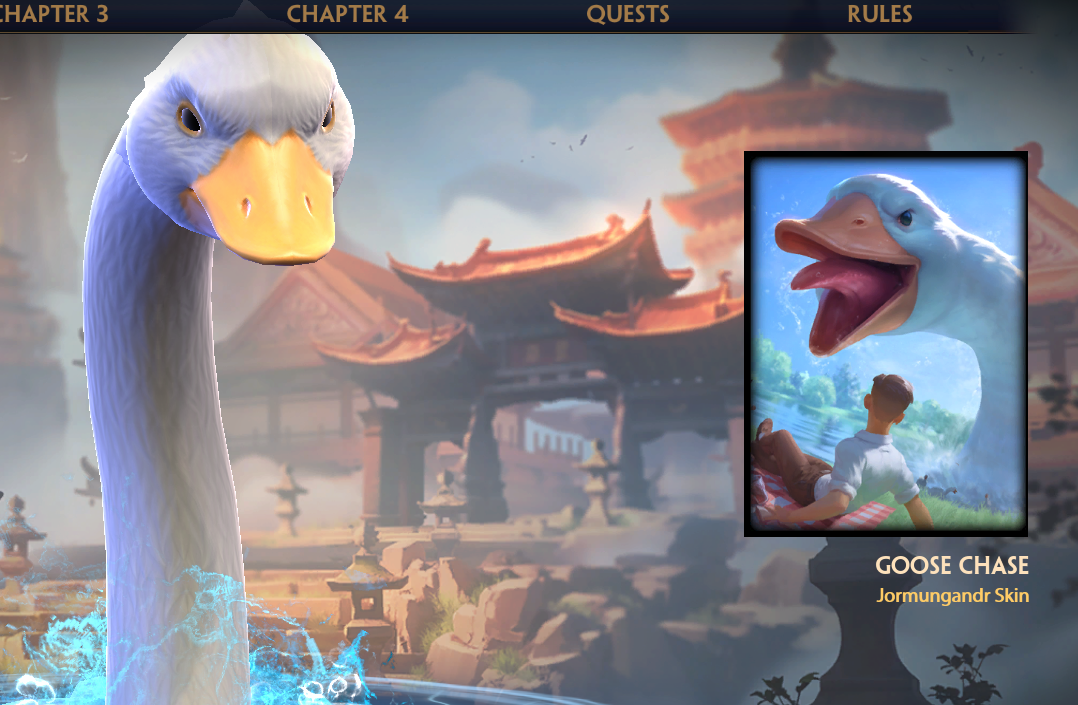Viewport: 1078px width, 705px height.
Task: Select the Goose Chase skin card
Action: click(x=886, y=344)
